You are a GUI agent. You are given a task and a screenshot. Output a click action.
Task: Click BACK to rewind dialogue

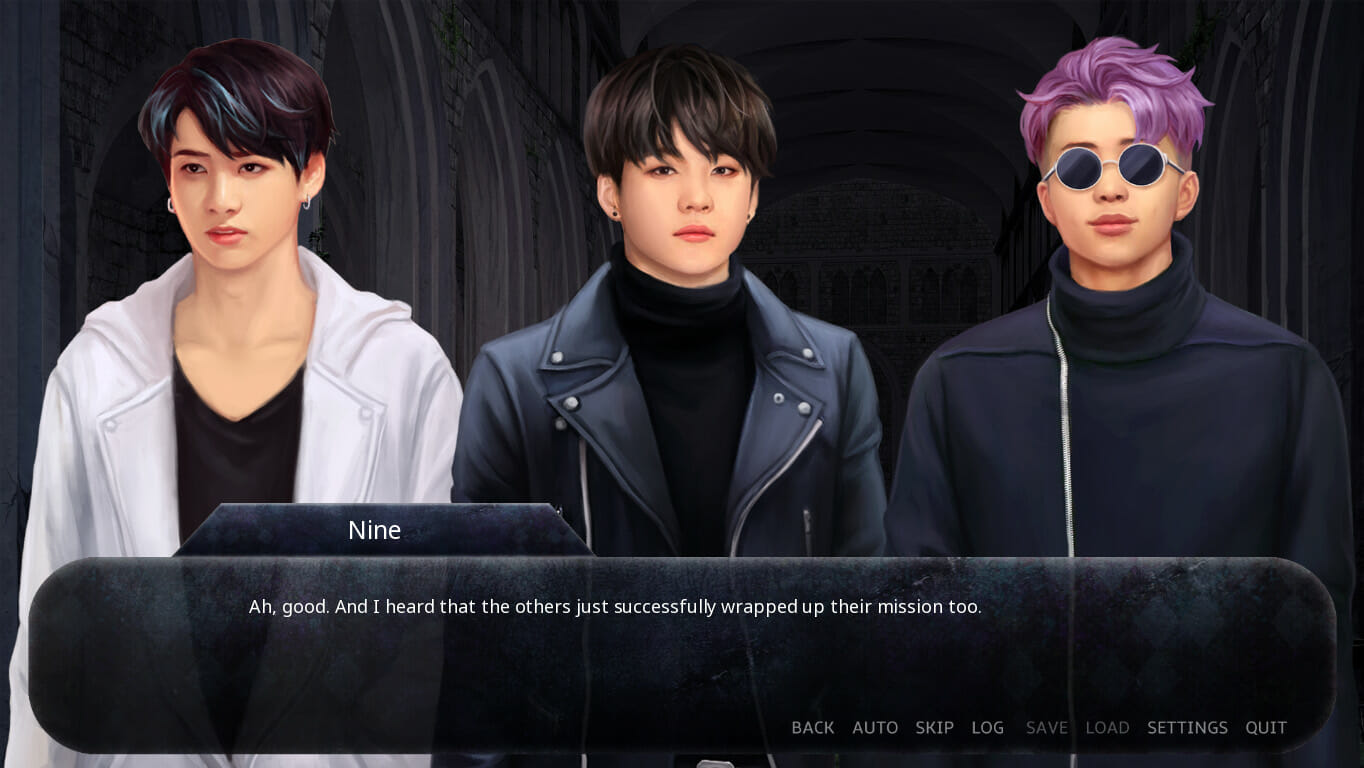point(812,728)
